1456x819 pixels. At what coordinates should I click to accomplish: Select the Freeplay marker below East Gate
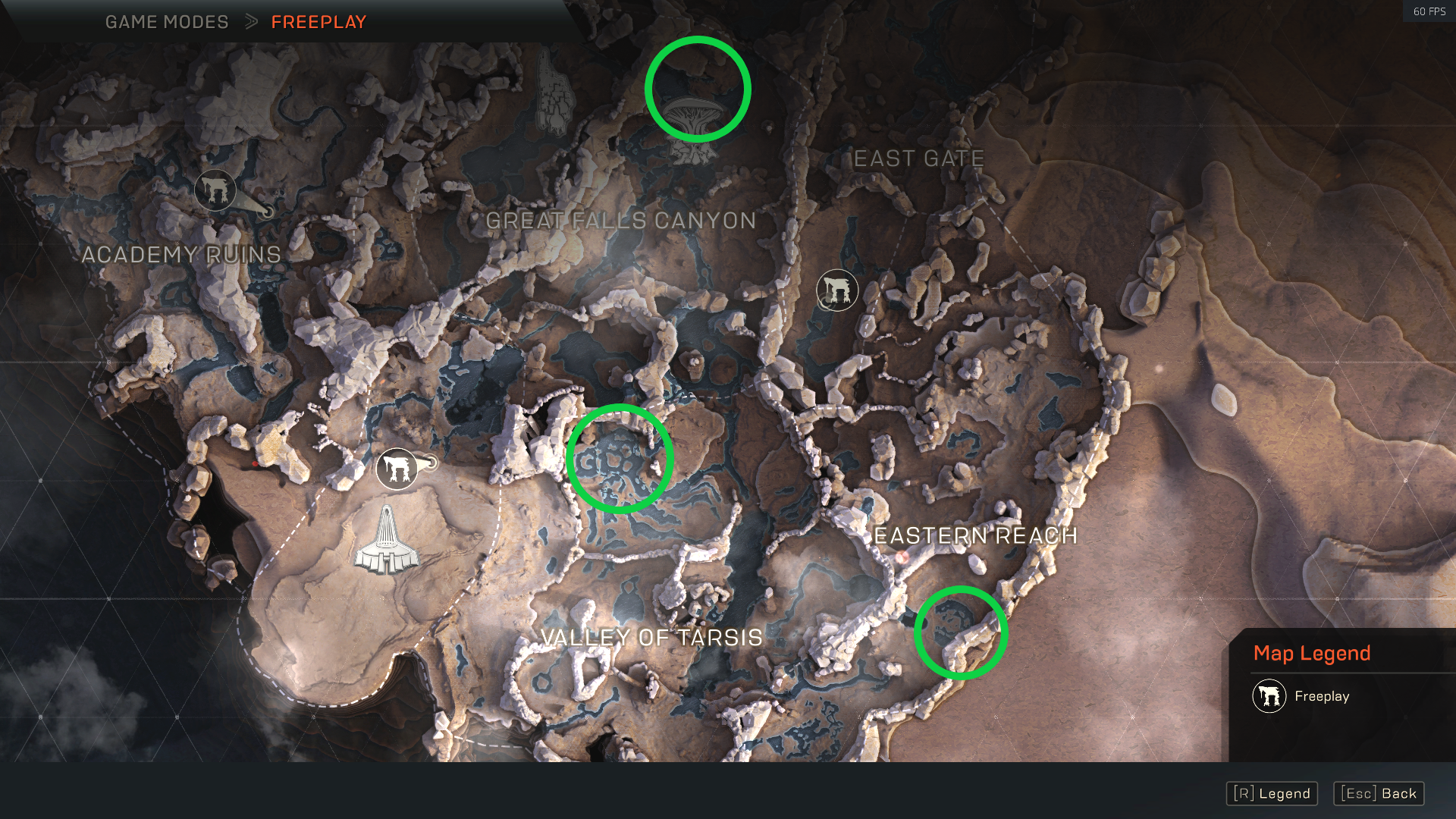point(837,290)
